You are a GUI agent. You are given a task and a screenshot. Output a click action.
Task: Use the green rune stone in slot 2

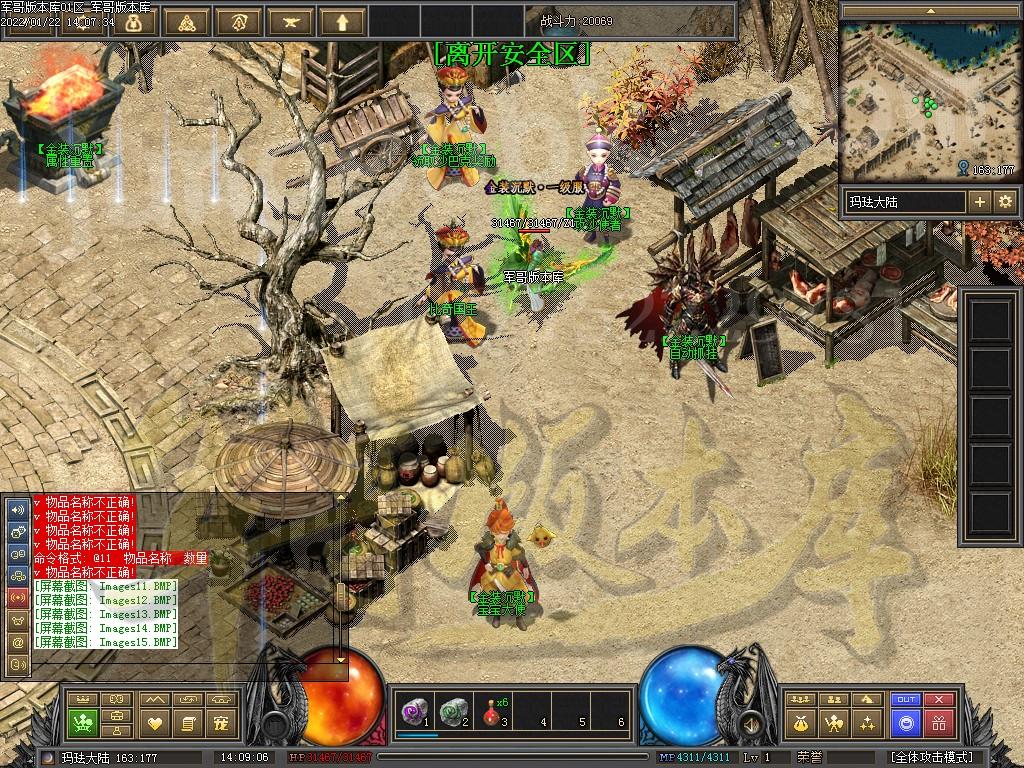(x=454, y=711)
